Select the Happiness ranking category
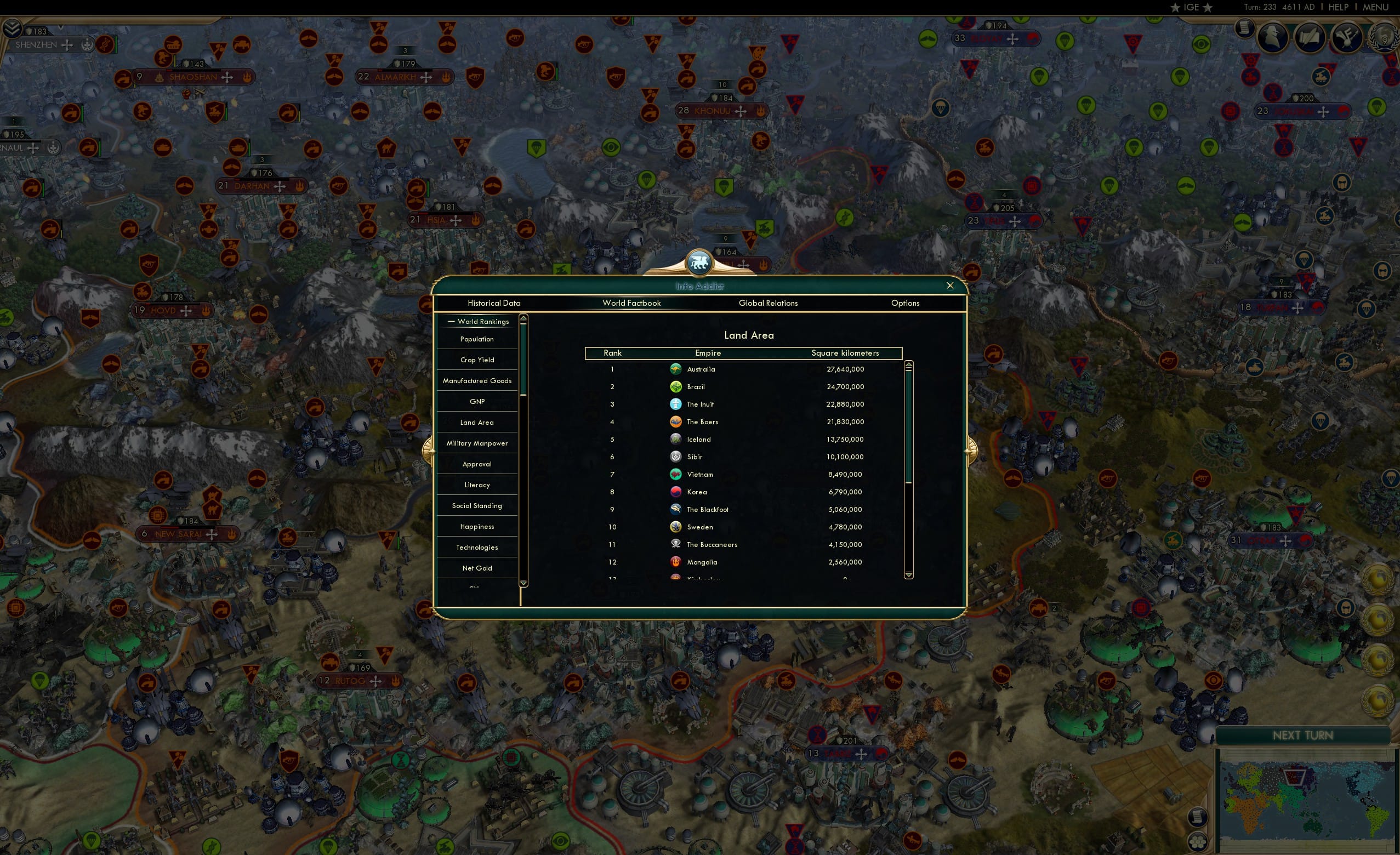The image size is (1400, 855). point(477,527)
